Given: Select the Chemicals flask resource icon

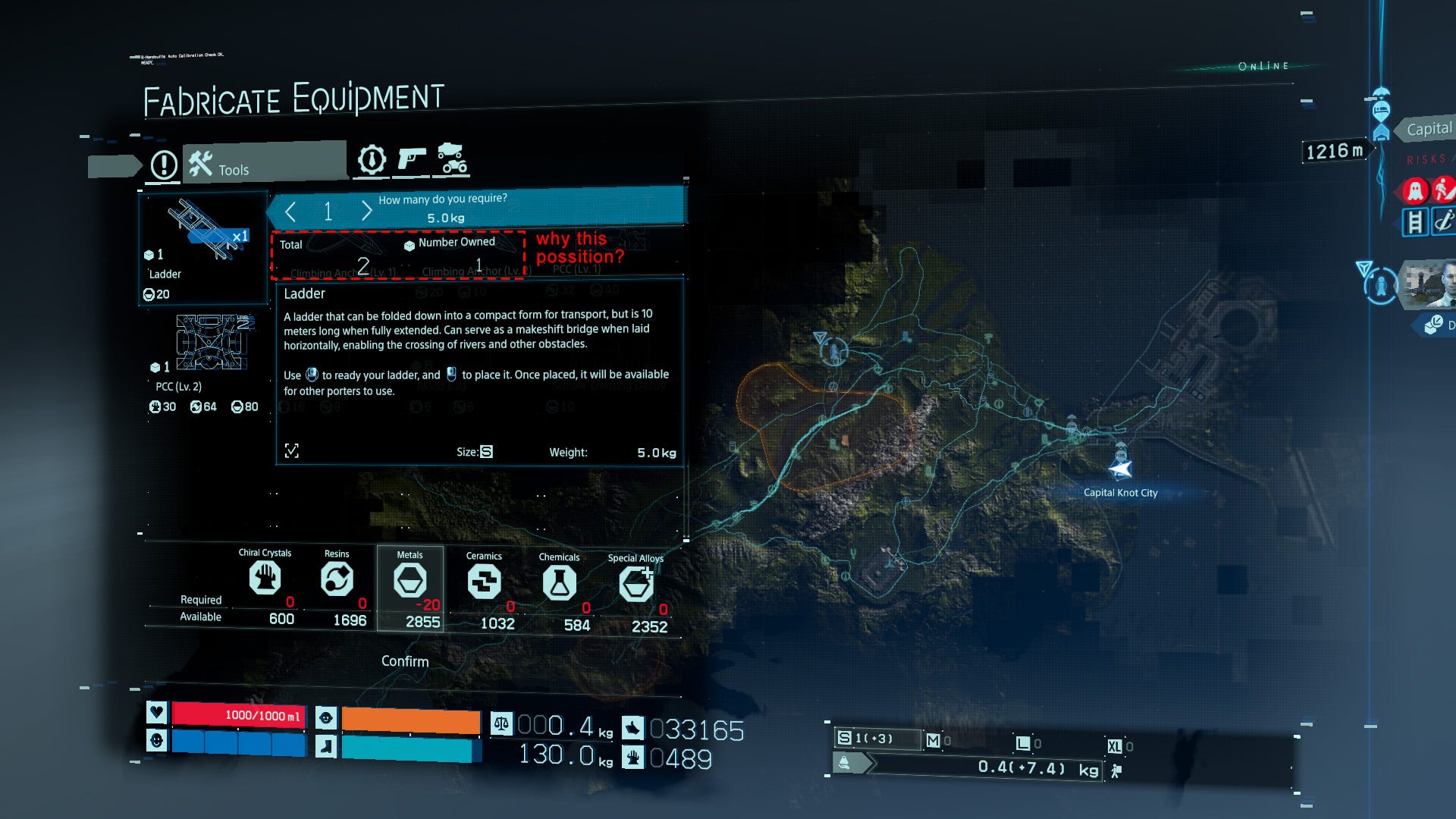Looking at the screenshot, I should click(559, 583).
